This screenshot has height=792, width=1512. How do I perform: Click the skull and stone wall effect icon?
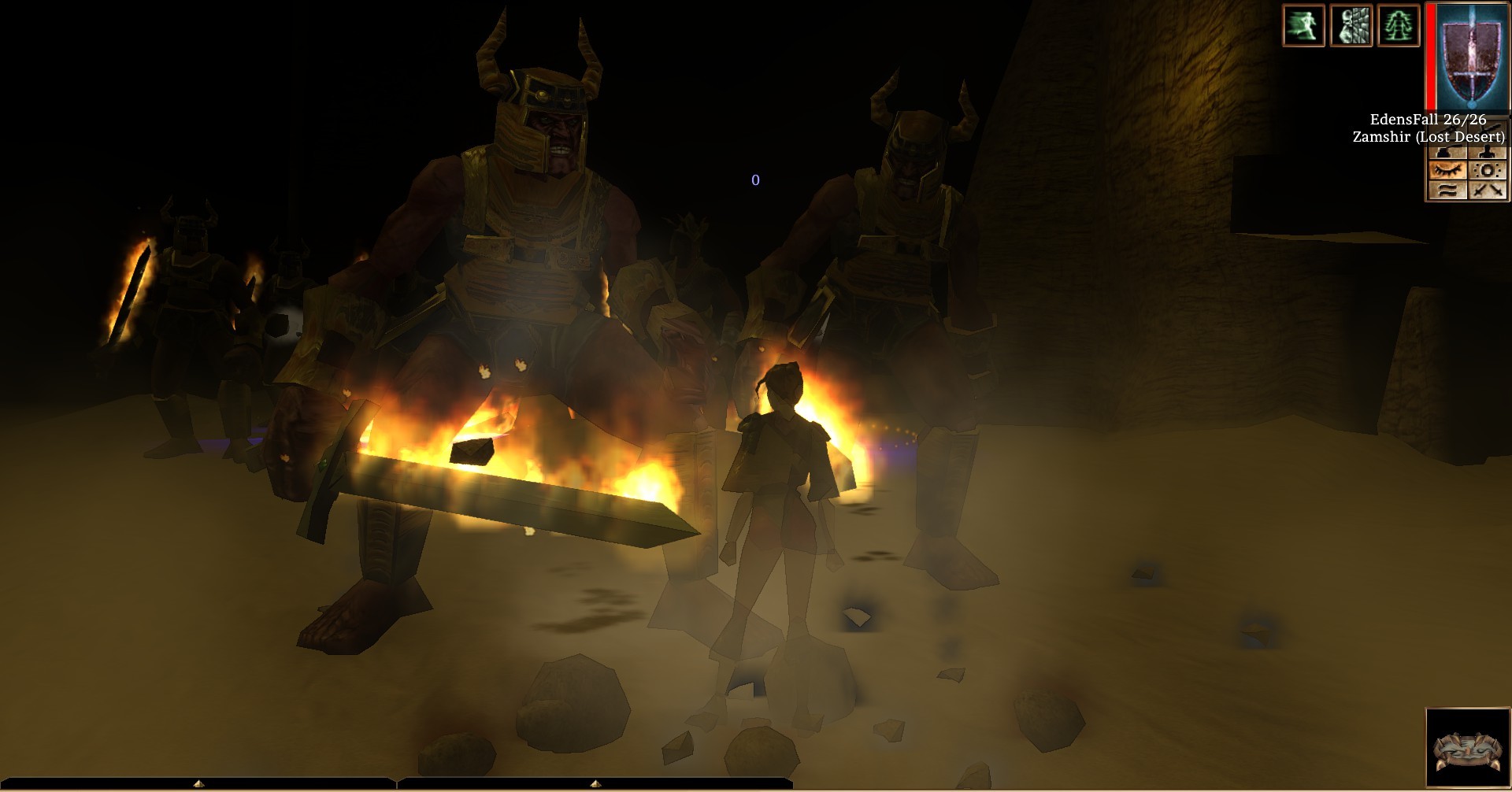(x=1351, y=25)
